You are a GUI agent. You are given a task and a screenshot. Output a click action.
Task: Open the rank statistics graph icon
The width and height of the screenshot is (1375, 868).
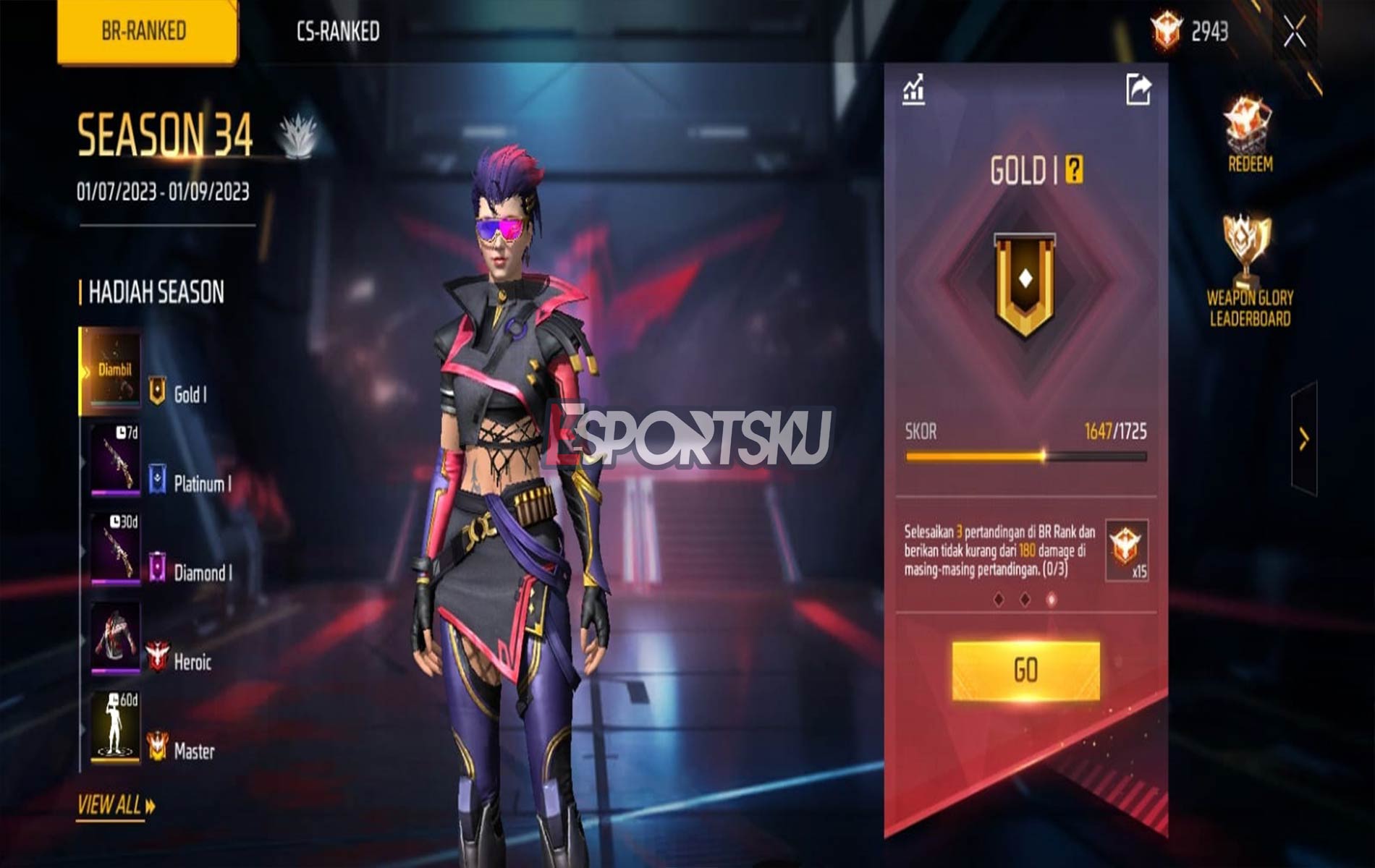[x=915, y=90]
